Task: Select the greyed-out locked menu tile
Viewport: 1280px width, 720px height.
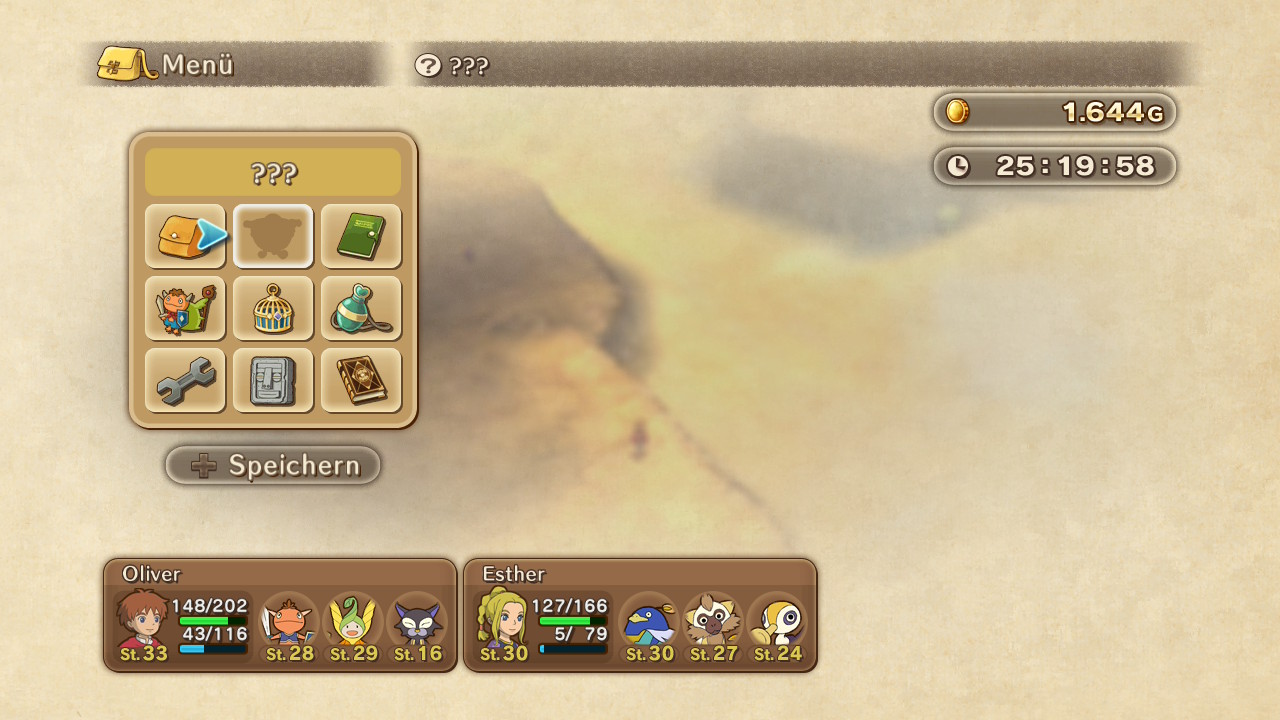Action: click(x=273, y=236)
